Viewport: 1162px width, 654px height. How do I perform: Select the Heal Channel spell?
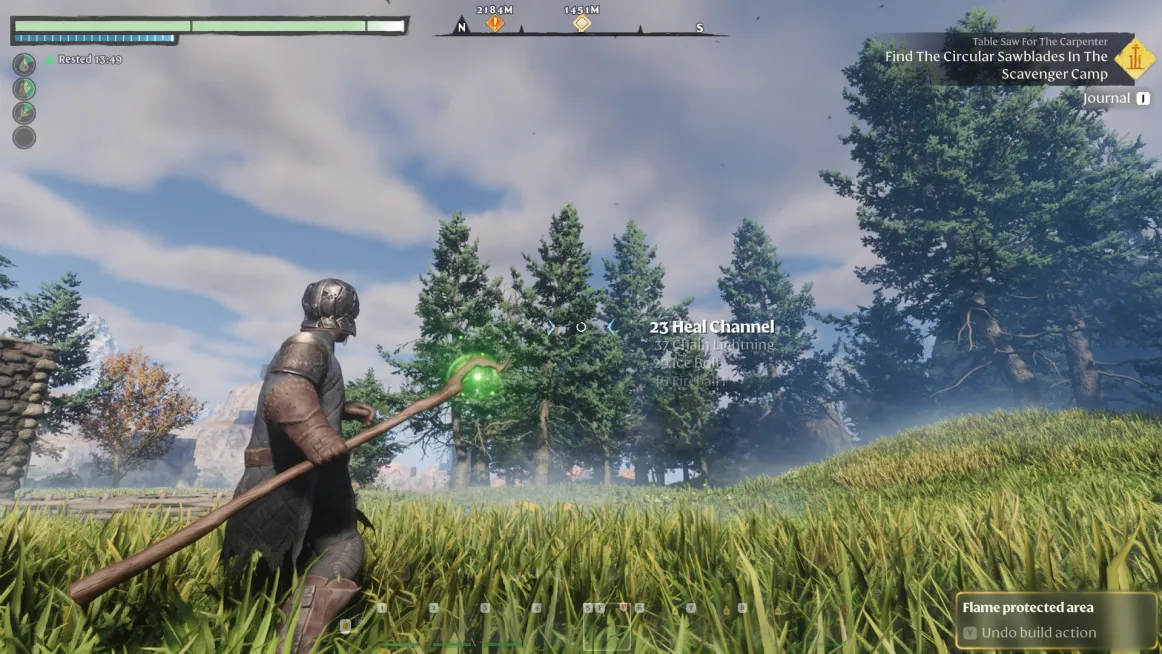pyautogui.click(x=711, y=327)
